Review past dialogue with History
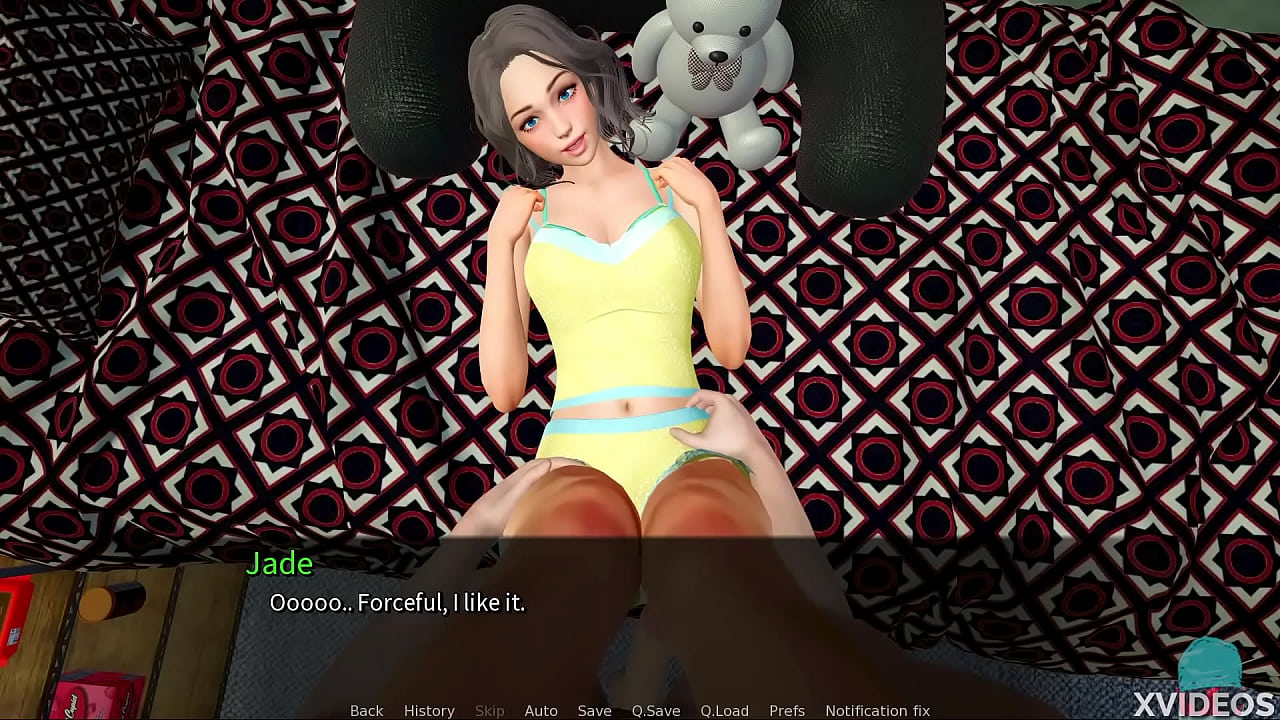1280x720 pixels. (x=428, y=710)
